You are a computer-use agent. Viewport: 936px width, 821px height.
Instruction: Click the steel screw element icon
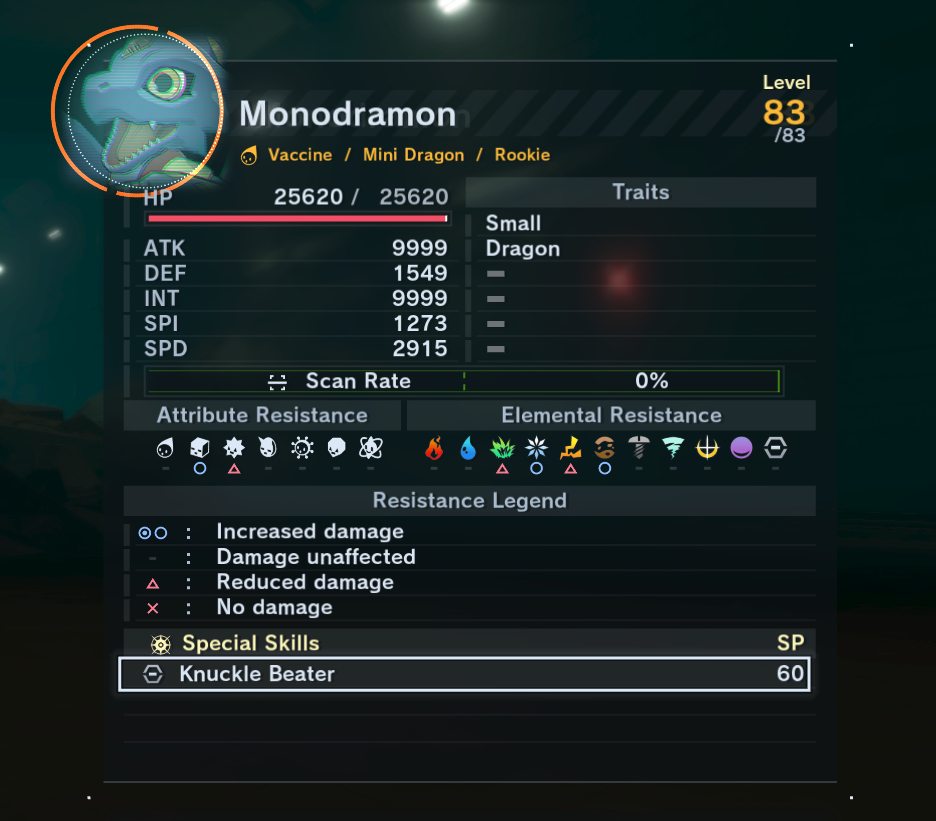tap(638, 449)
